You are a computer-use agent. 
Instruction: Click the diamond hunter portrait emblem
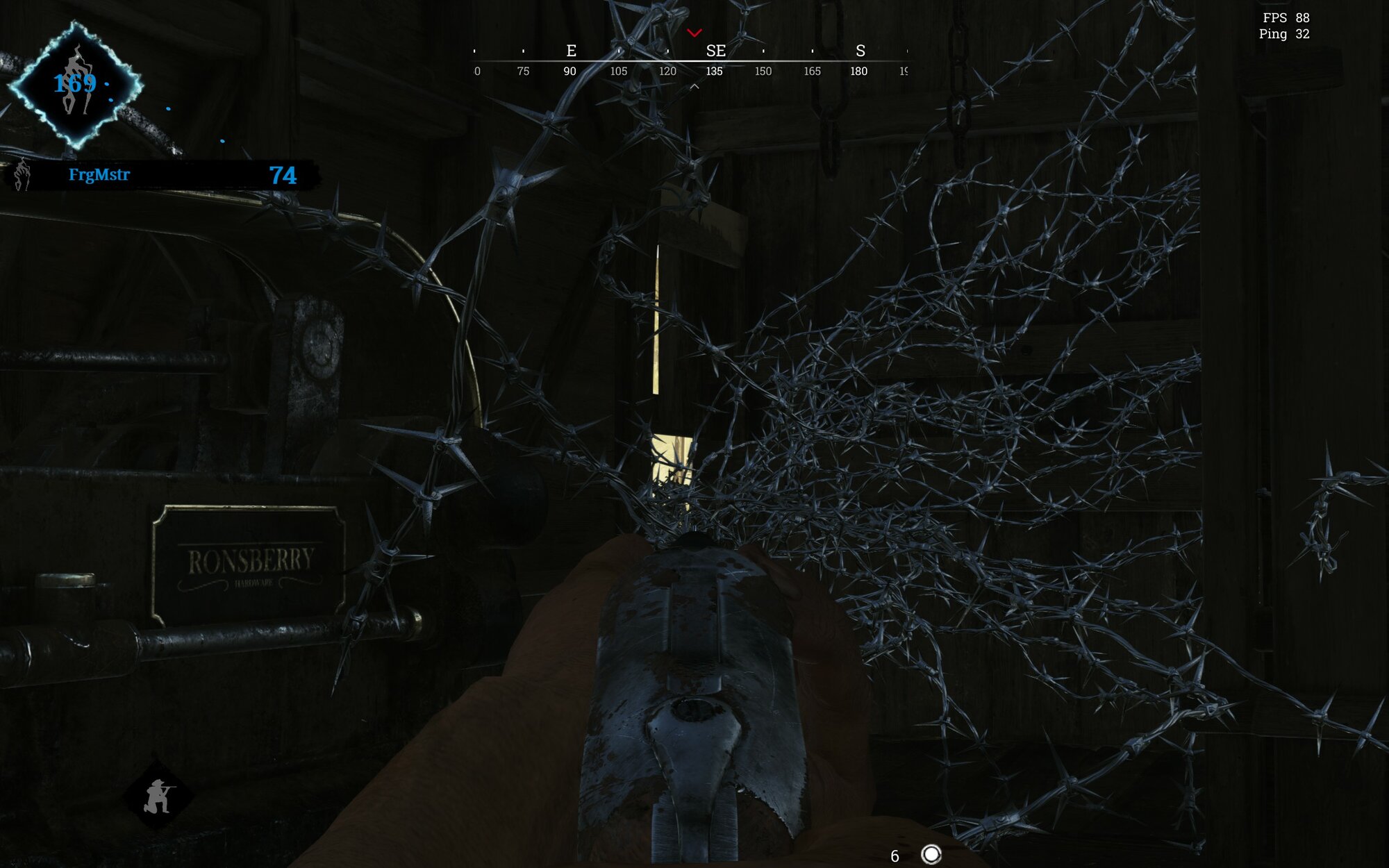[x=75, y=85]
